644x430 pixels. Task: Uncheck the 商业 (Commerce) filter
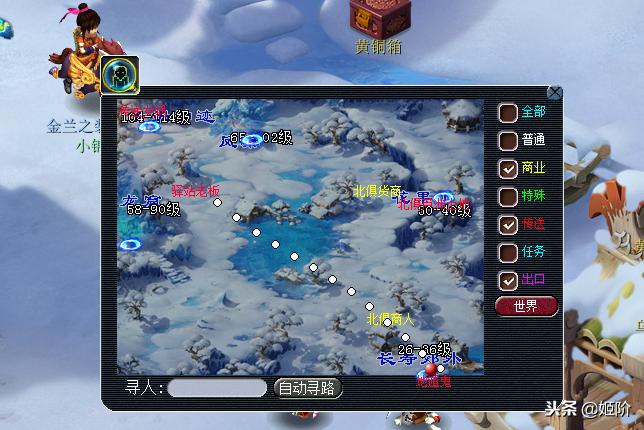pyautogui.click(x=508, y=168)
